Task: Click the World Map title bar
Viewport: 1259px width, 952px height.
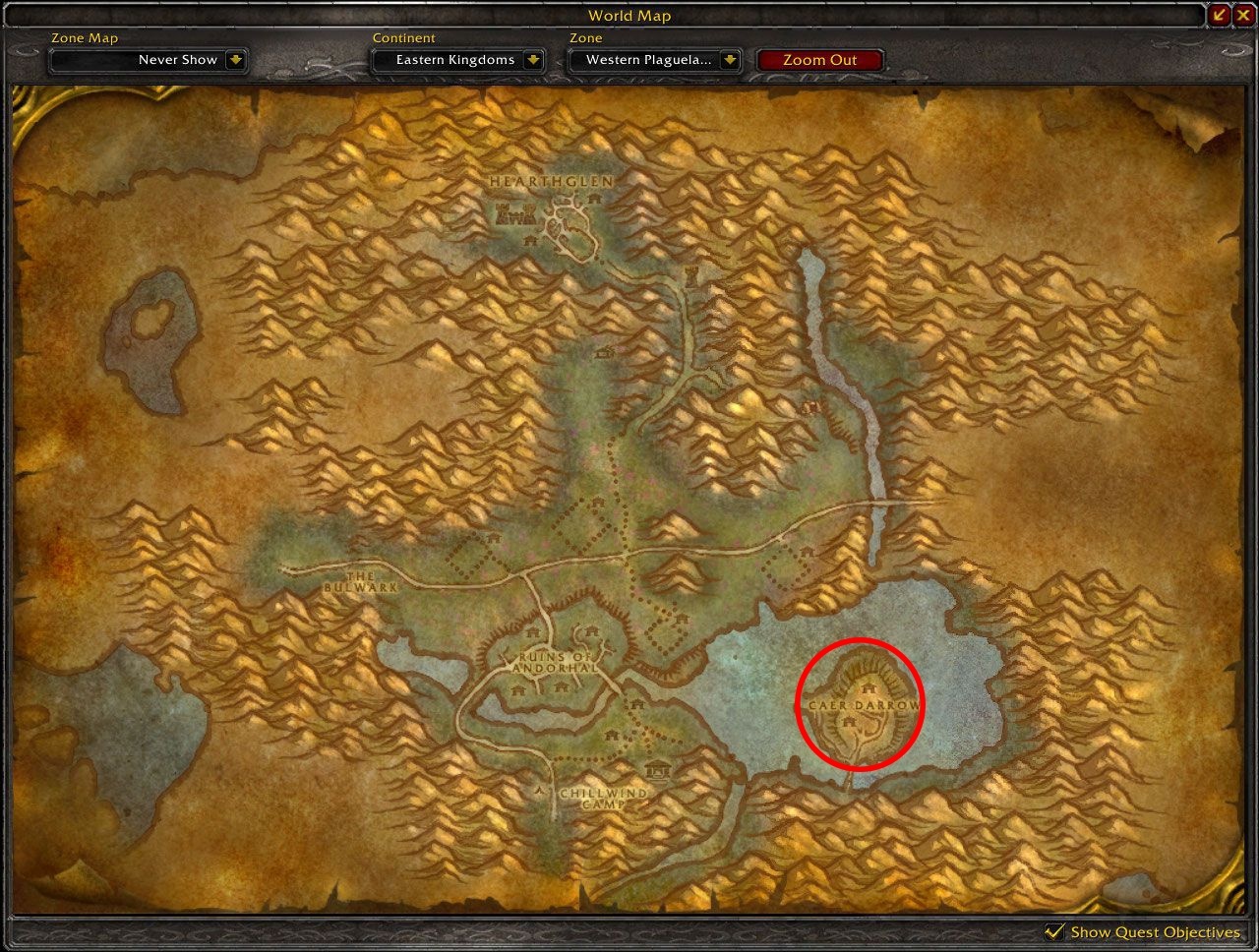Action: point(629,15)
